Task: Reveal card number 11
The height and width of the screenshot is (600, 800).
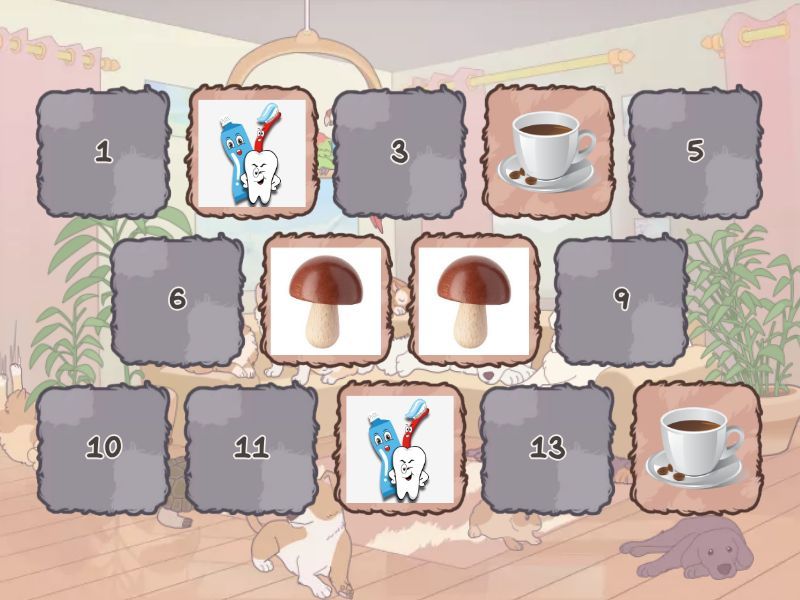Action: pyautogui.click(x=251, y=447)
